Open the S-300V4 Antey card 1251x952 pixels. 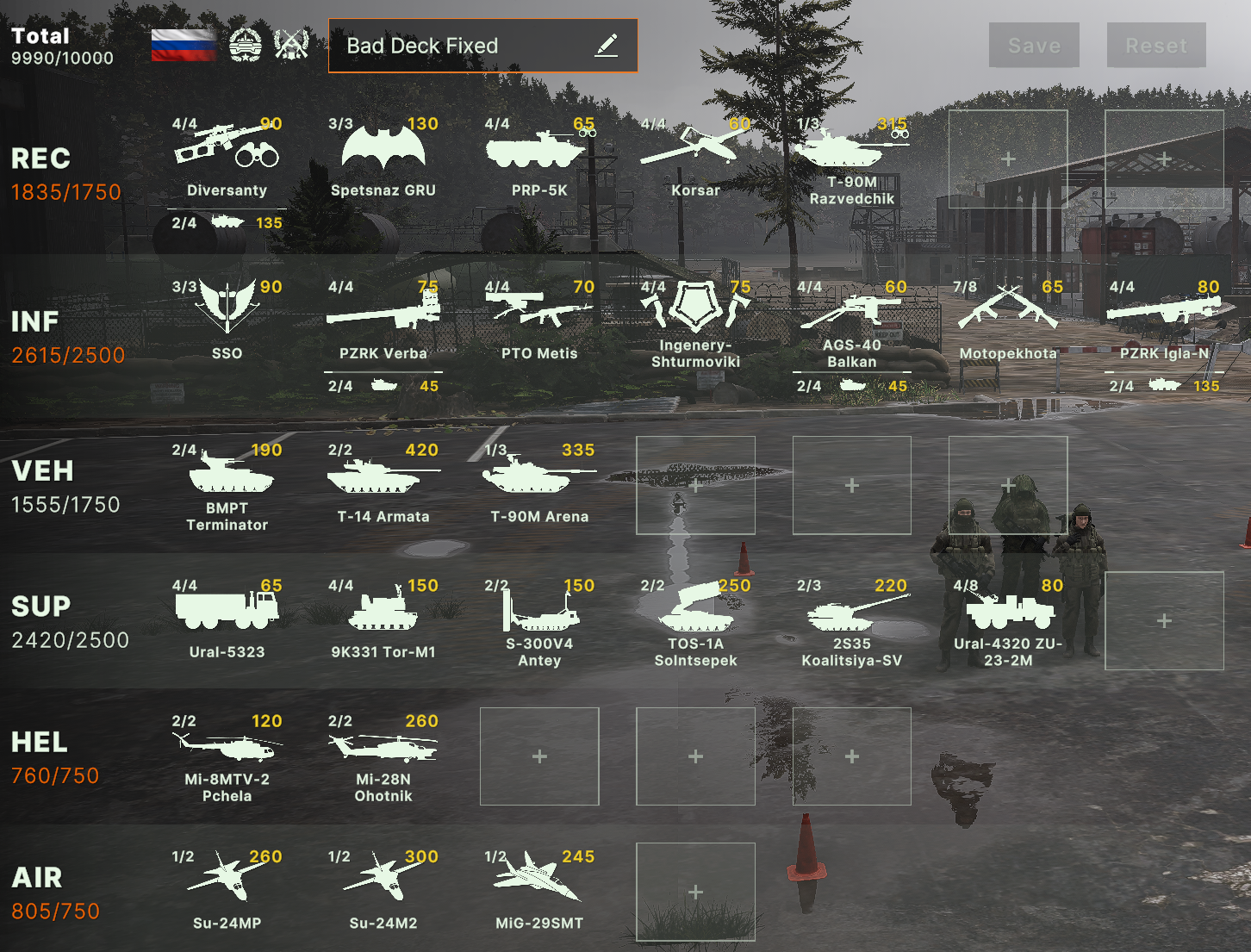(538, 620)
